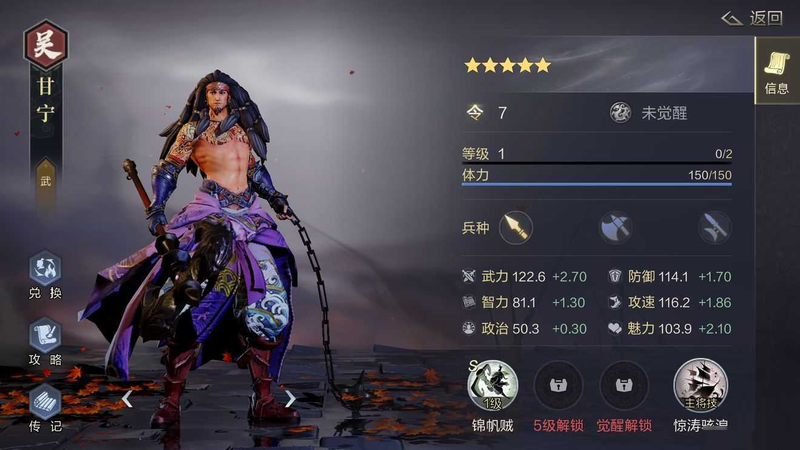This screenshot has height=450, width=800.
Task: View the 锦帆贼 skill details
Action: pos(493,385)
